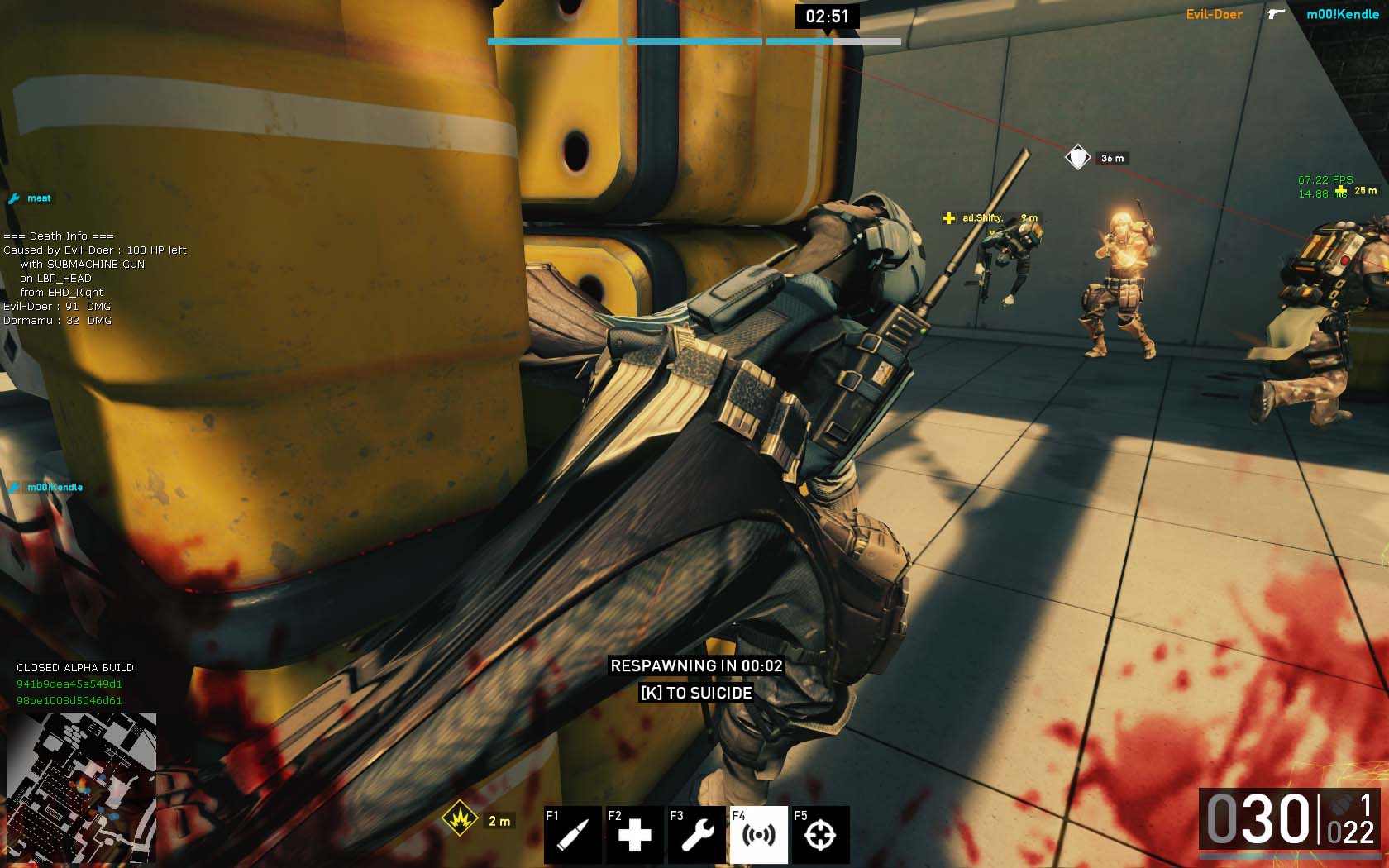The width and height of the screenshot is (1389, 868).
Task: Click the minimap
Action: (81, 788)
